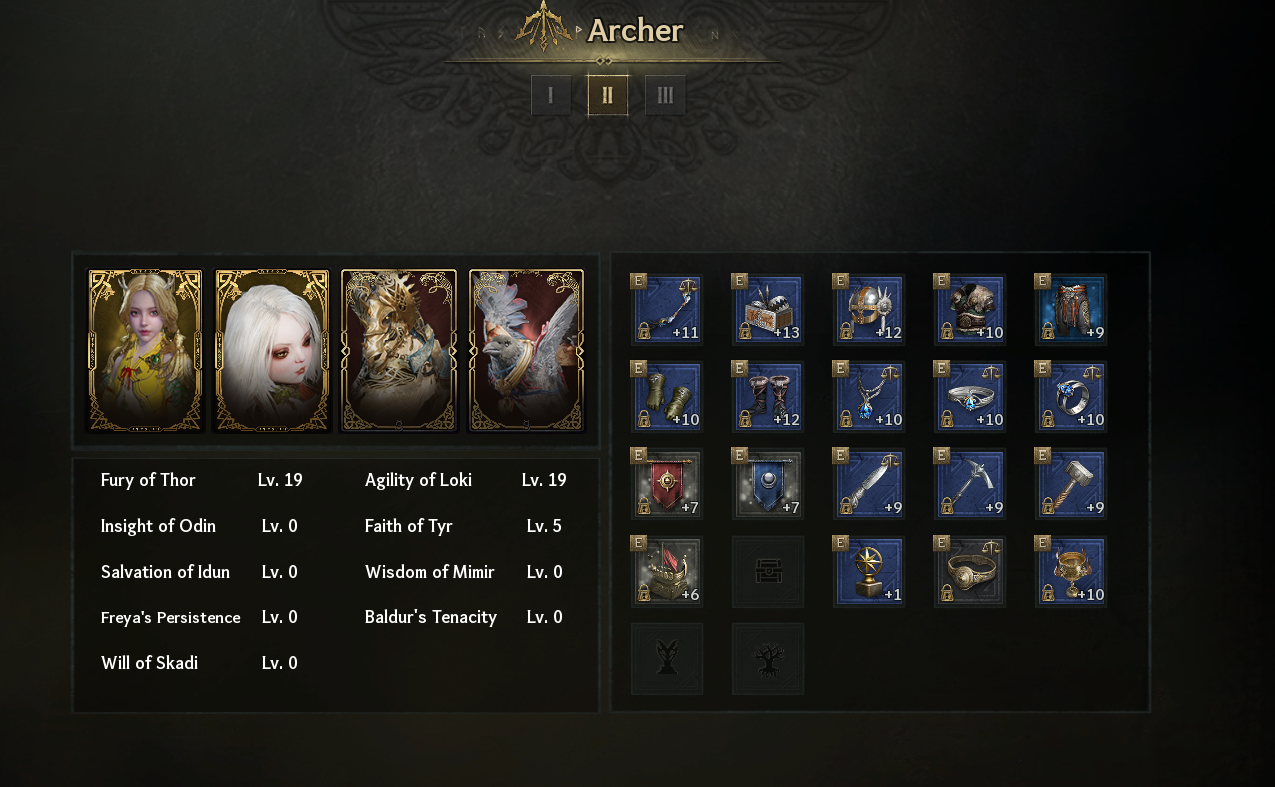
Task: Select the blonde girl in yellow card
Action: point(145,350)
